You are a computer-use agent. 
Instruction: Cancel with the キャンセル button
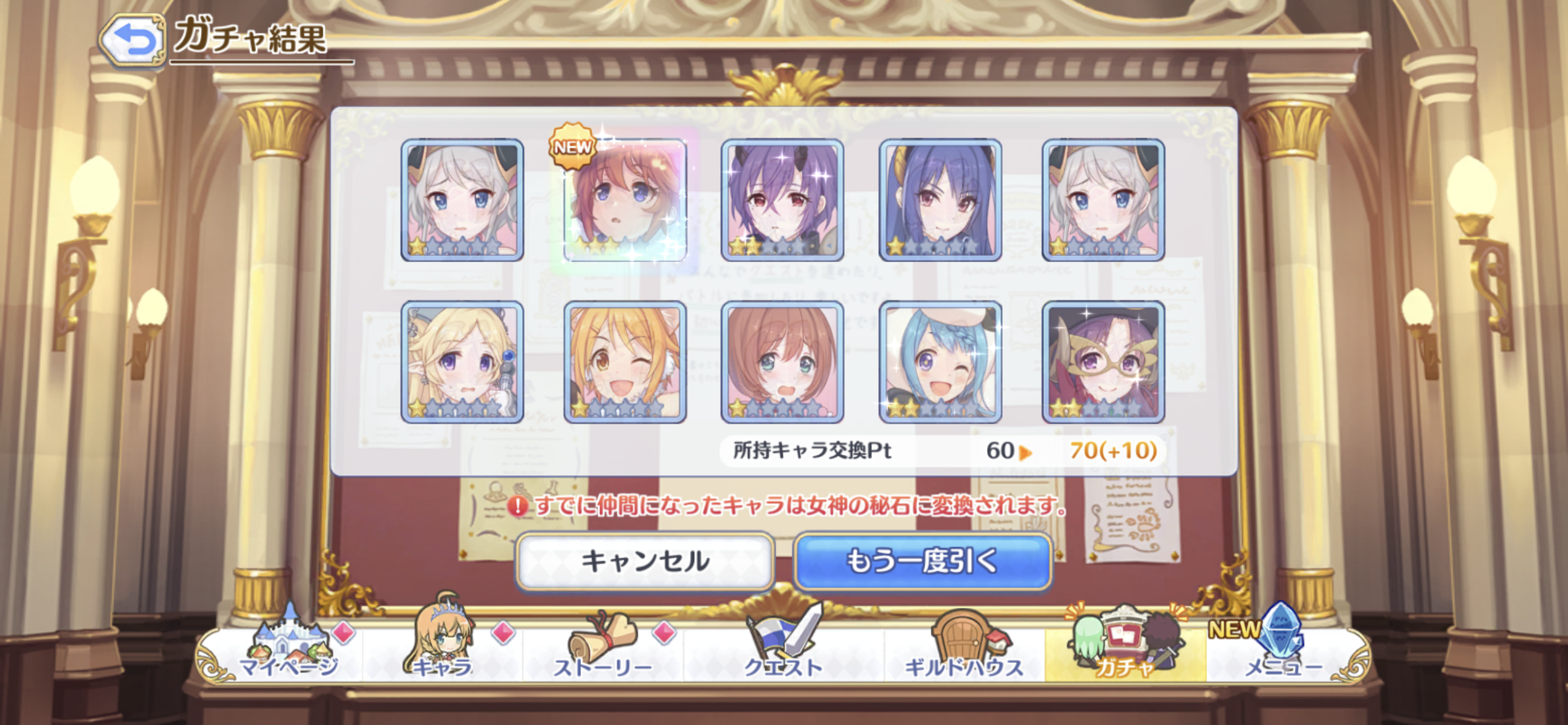tap(645, 561)
